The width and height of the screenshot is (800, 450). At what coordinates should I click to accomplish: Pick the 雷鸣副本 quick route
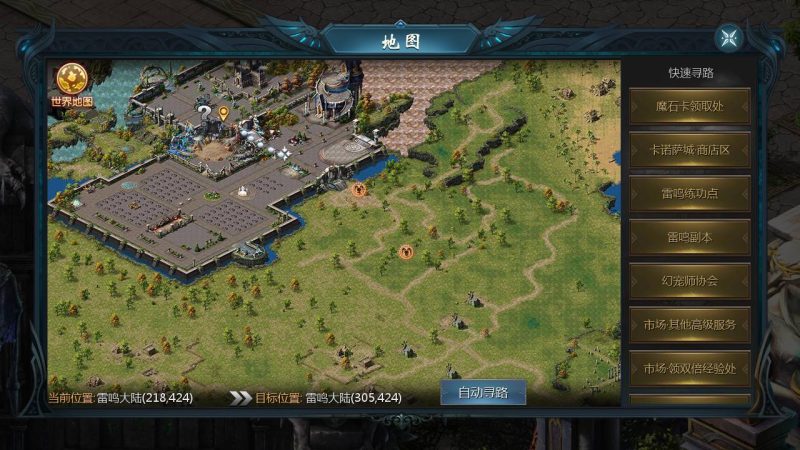[689, 237]
